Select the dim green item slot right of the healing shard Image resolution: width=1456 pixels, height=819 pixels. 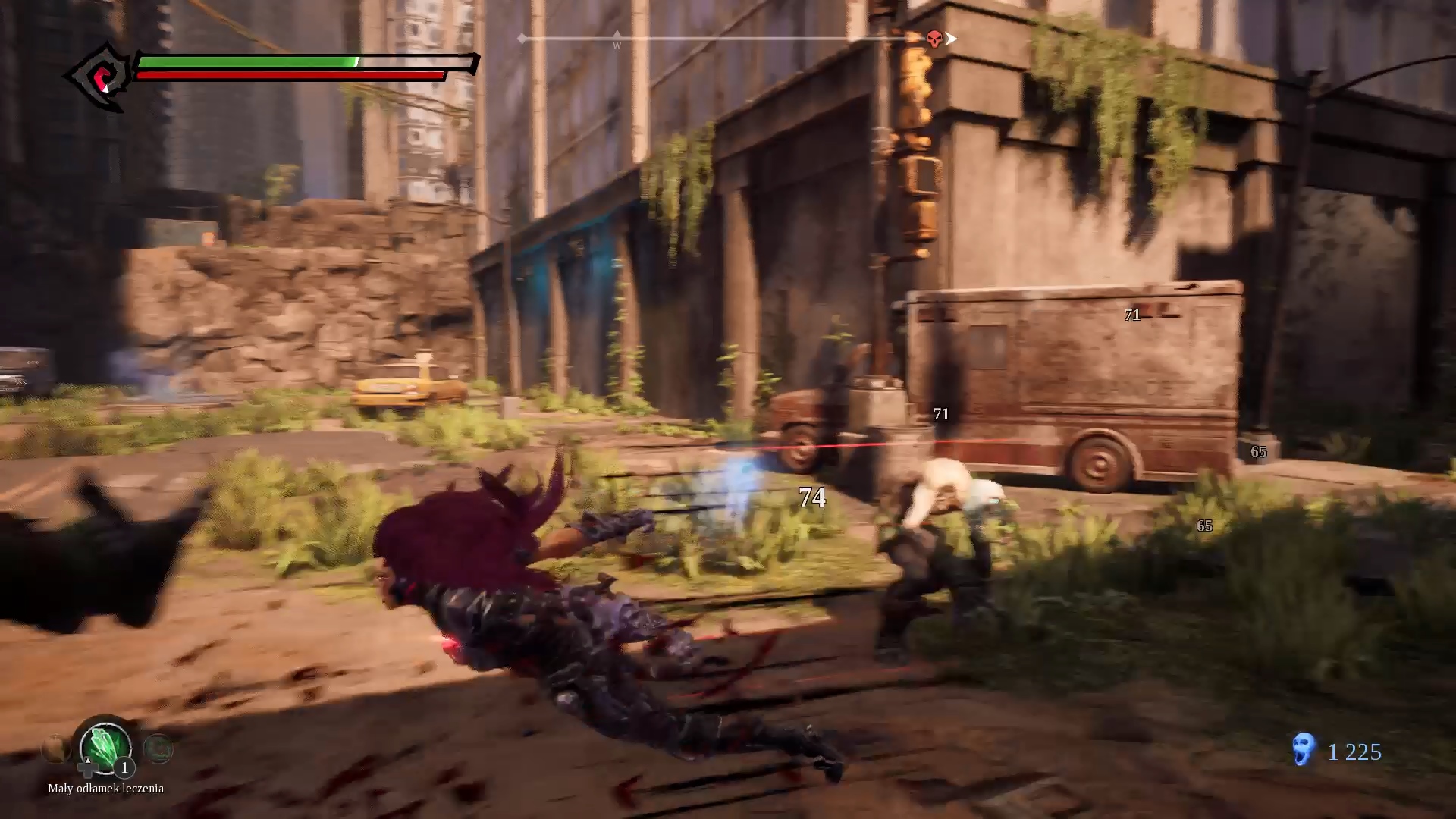[x=158, y=749]
